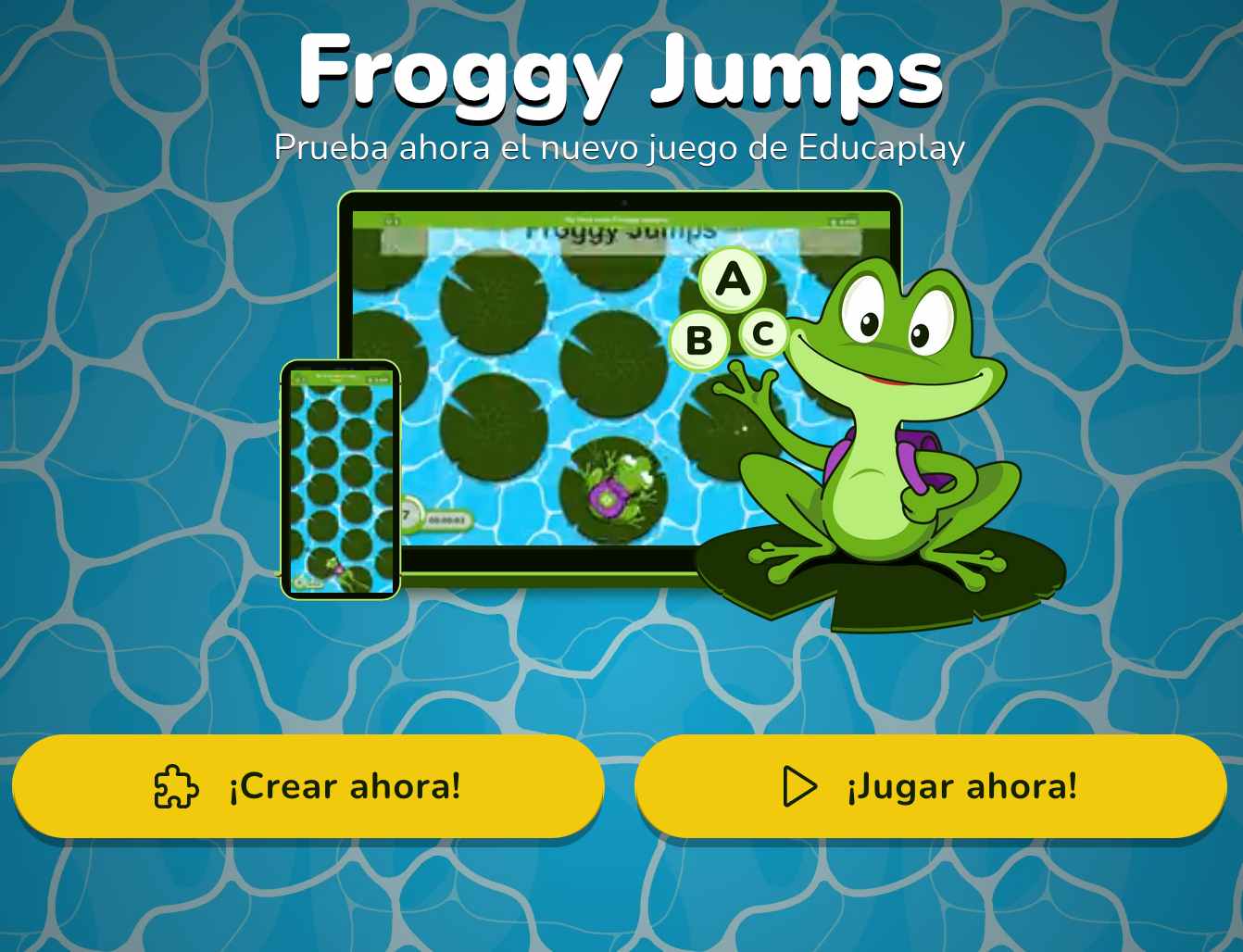Image resolution: width=1243 pixels, height=952 pixels.
Task: Click the puzzle icon on the Crear ahora button
Action: coord(174,786)
